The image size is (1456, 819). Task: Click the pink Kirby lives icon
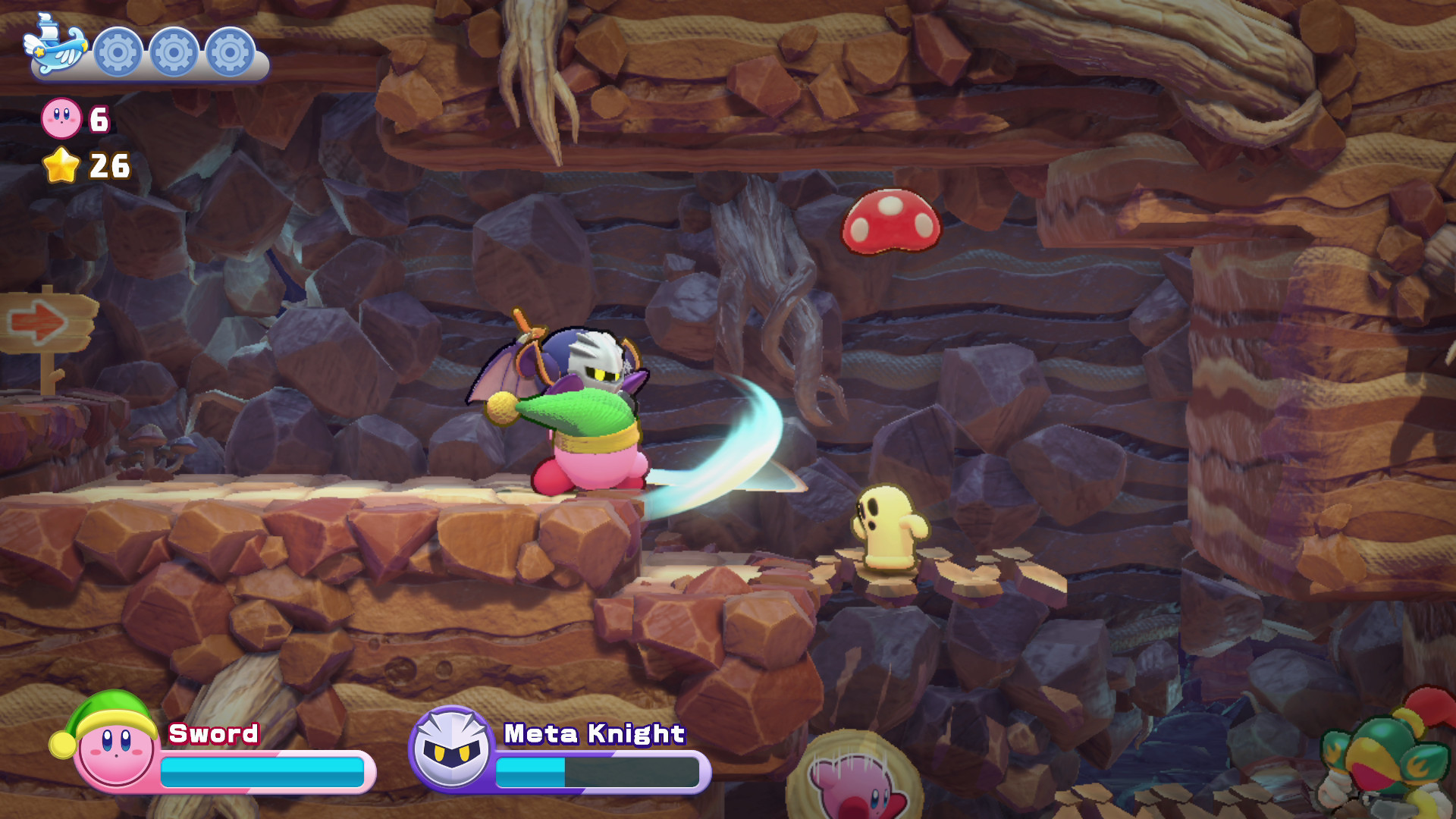click(x=61, y=118)
